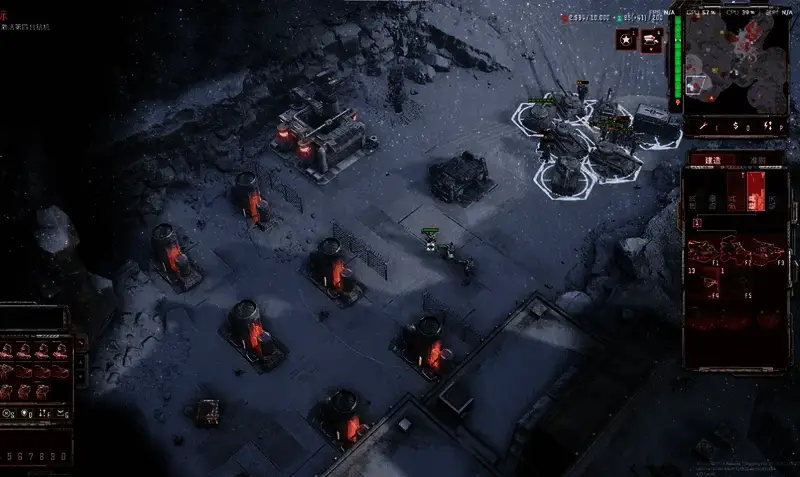Select the vehicle icon beside the star
Viewport: 800px width, 477px height.
(651, 39)
